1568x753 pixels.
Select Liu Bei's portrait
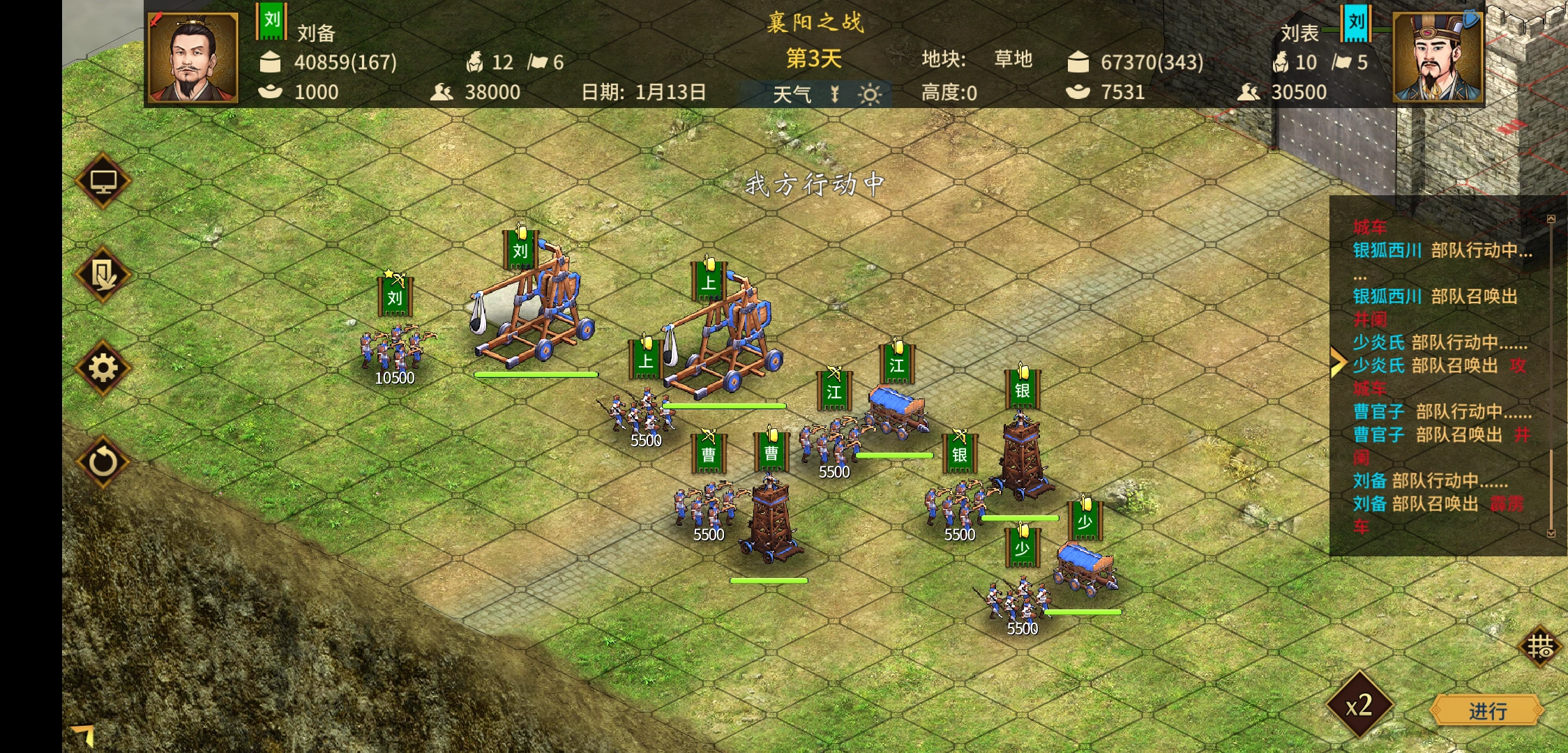click(x=194, y=58)
